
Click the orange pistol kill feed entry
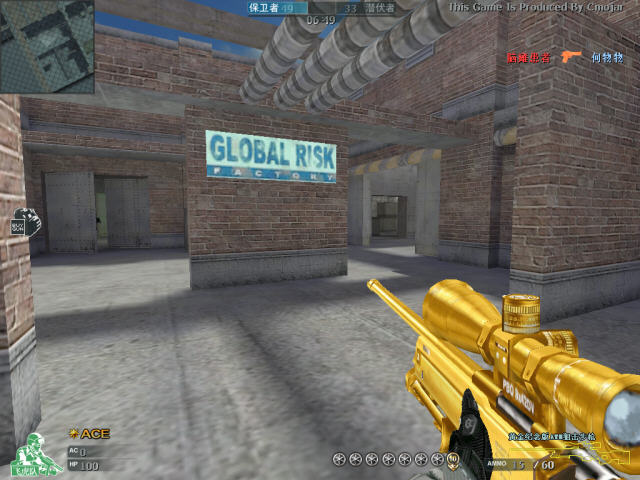click(x=571, y=58)
